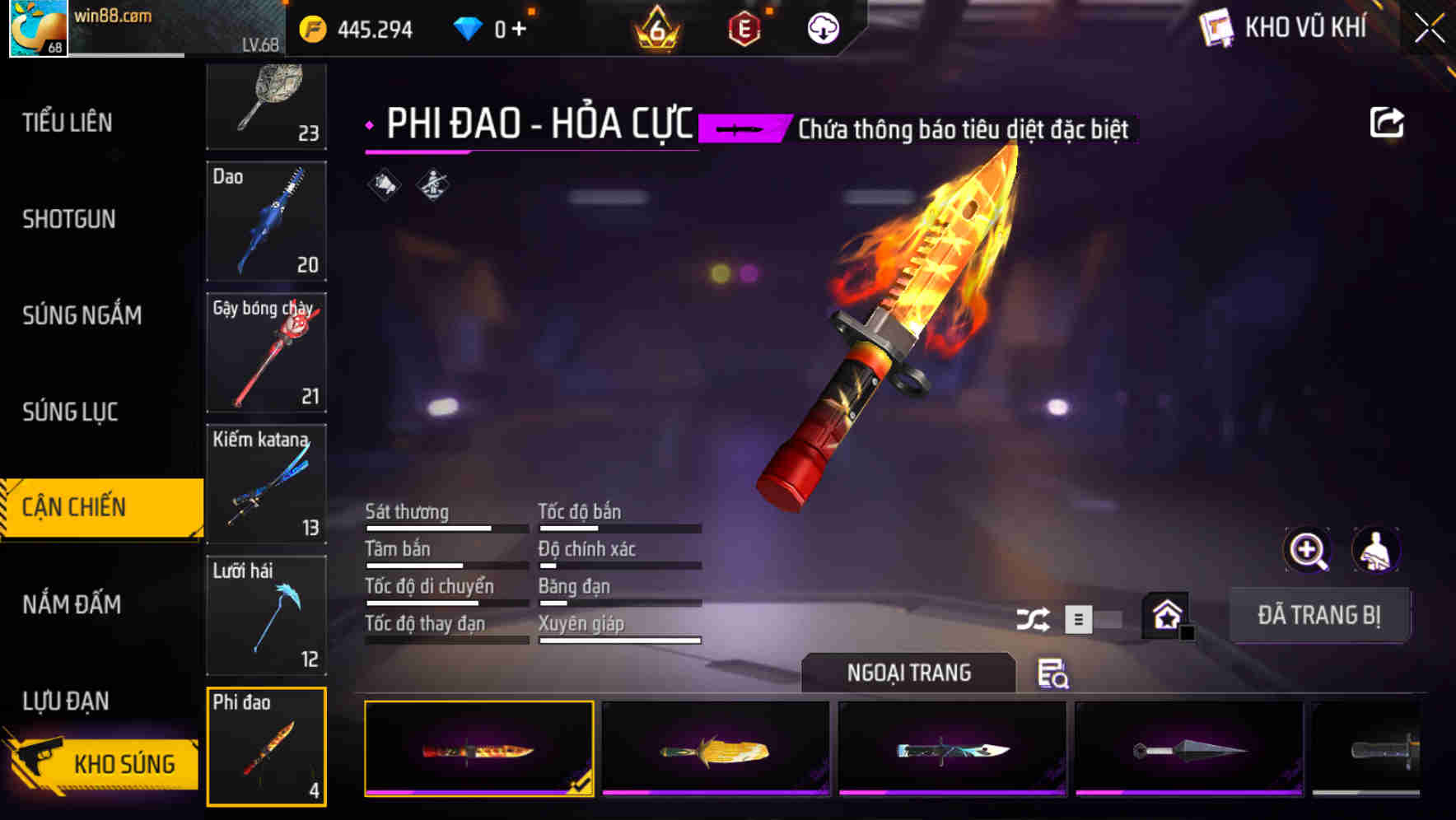Click the Sát thương stat bar

(x=445, y=527)
